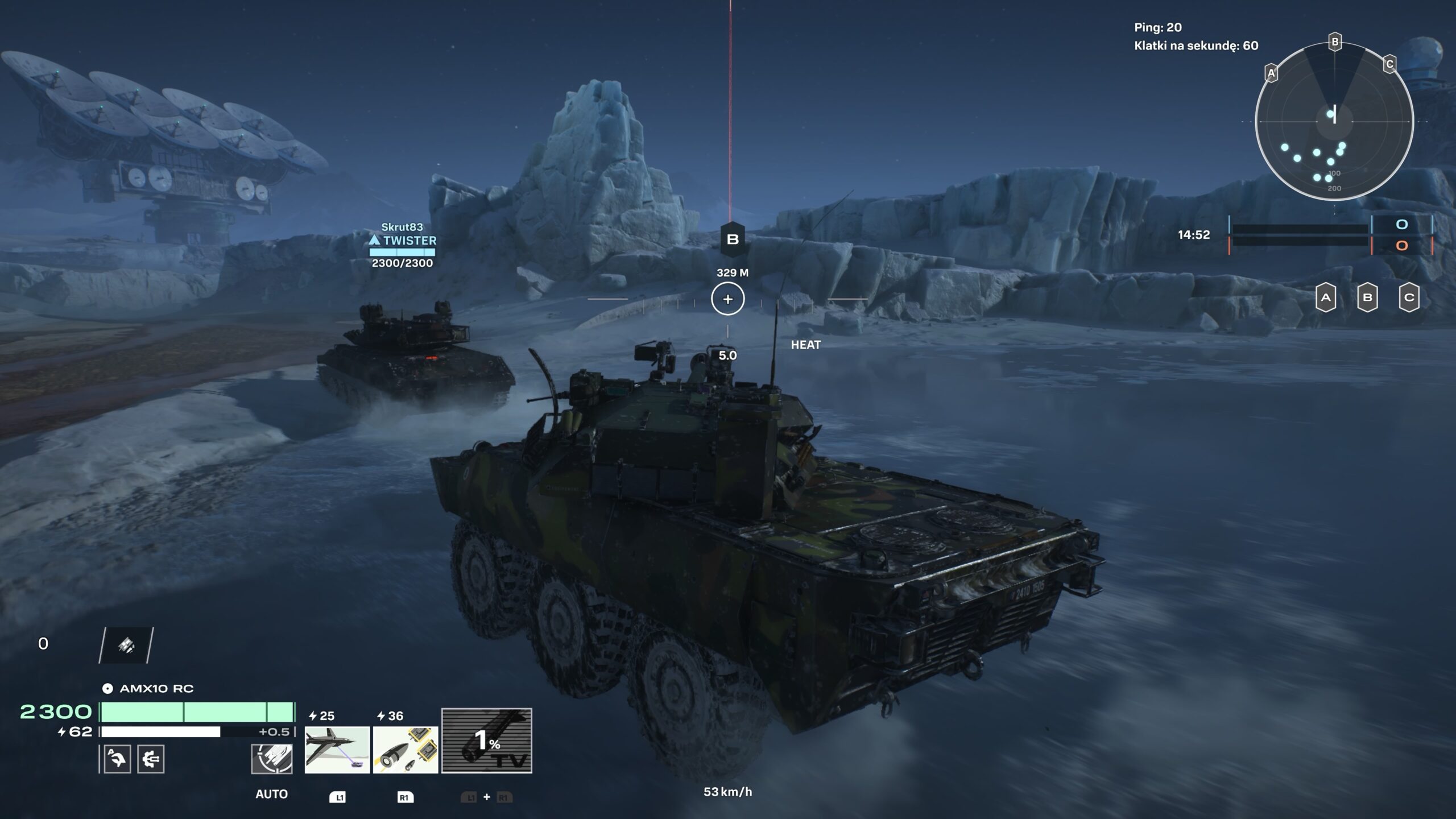Select the B objective waypoint showing 329 M
1456x819 pixels.
pyautogui.click(x=733, y=239)
